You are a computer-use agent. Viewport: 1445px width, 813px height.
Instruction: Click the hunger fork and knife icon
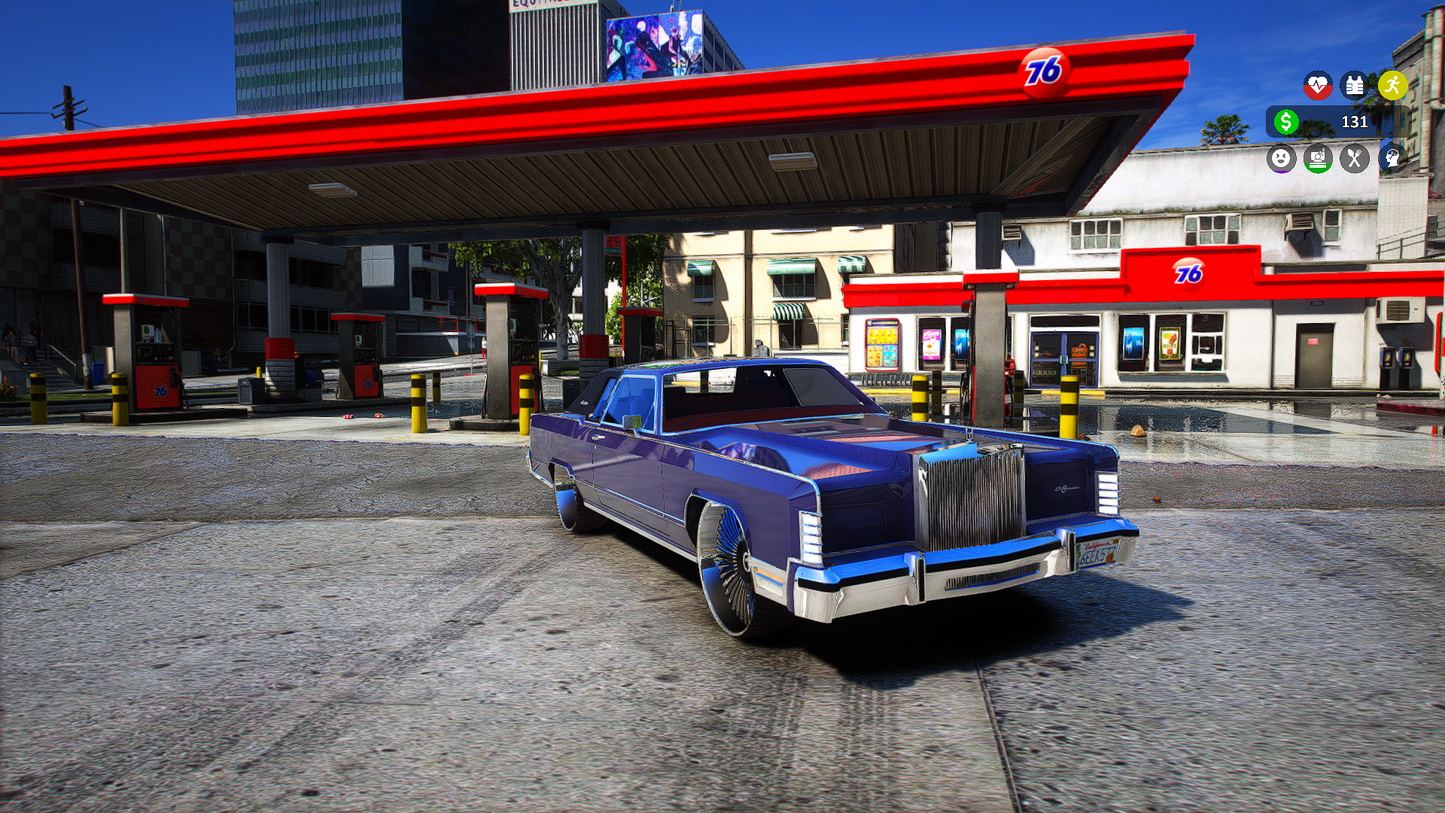coord(1354,158)
